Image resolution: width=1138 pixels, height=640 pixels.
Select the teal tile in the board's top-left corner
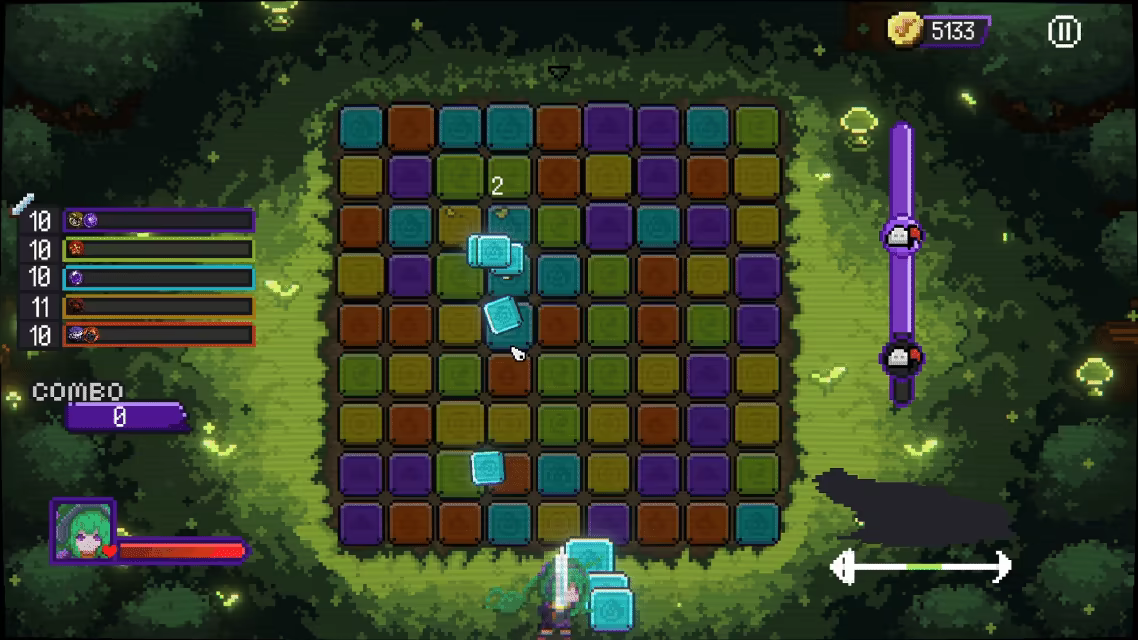pos(361,127)
